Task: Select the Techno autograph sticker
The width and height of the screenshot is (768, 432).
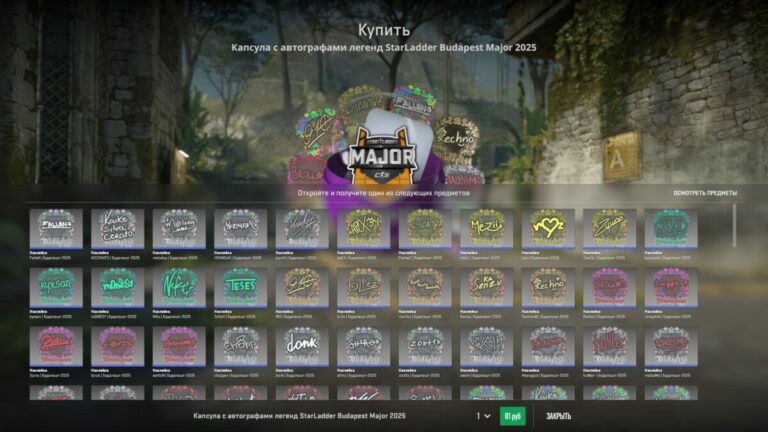Action: click(547, 287)
